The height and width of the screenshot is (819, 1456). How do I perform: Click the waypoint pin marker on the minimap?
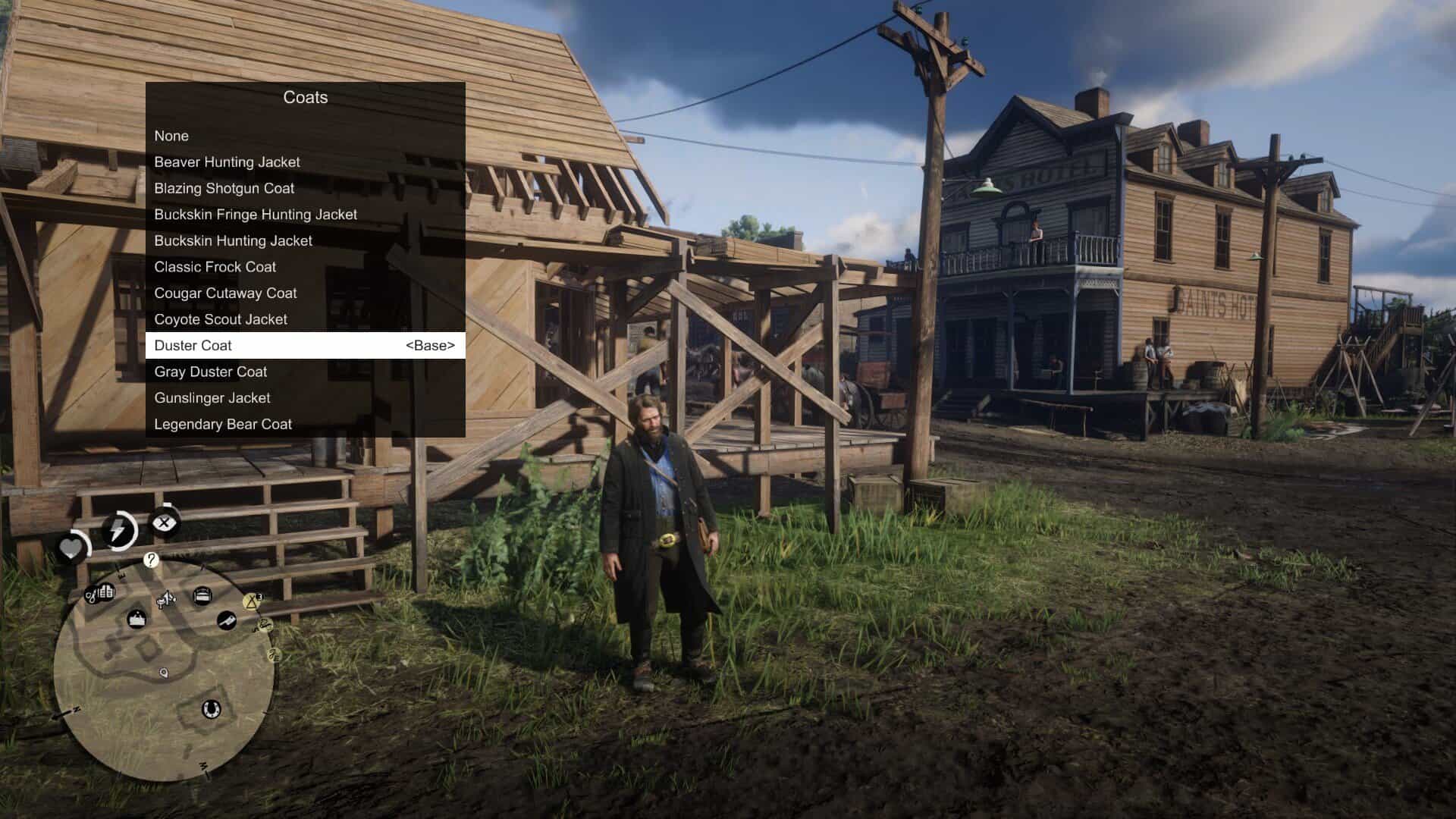[x=163, y=673]
